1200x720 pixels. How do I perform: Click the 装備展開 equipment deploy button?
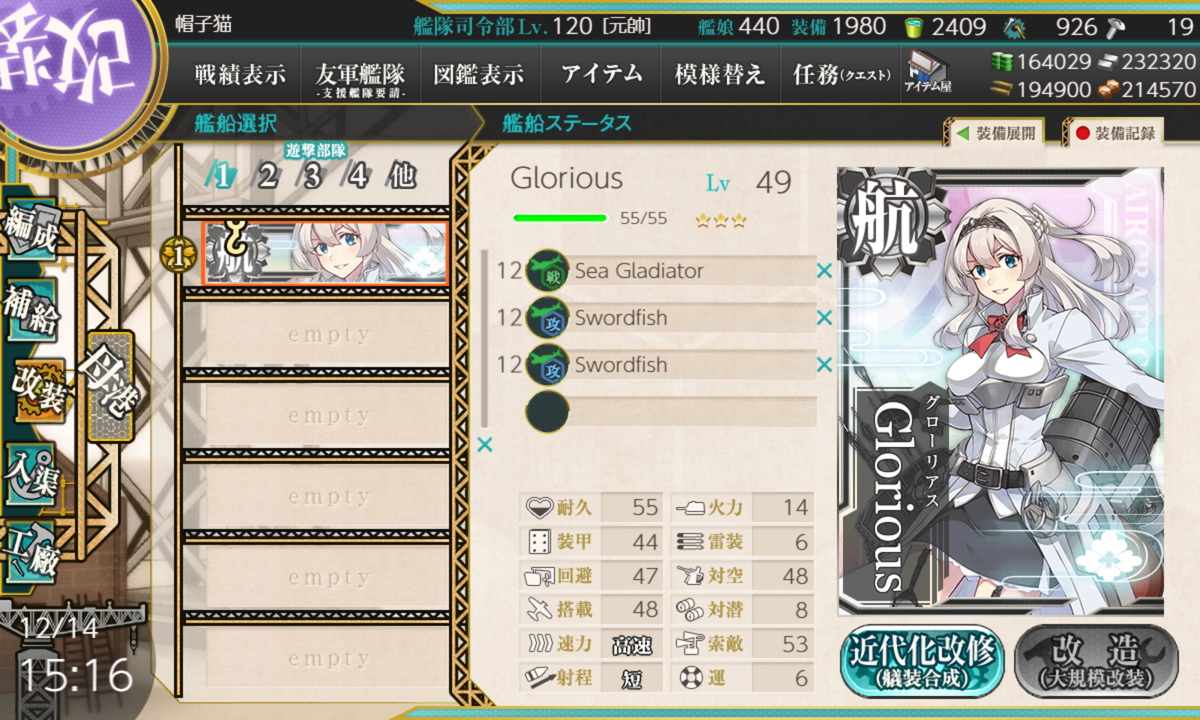coord(994,132)
